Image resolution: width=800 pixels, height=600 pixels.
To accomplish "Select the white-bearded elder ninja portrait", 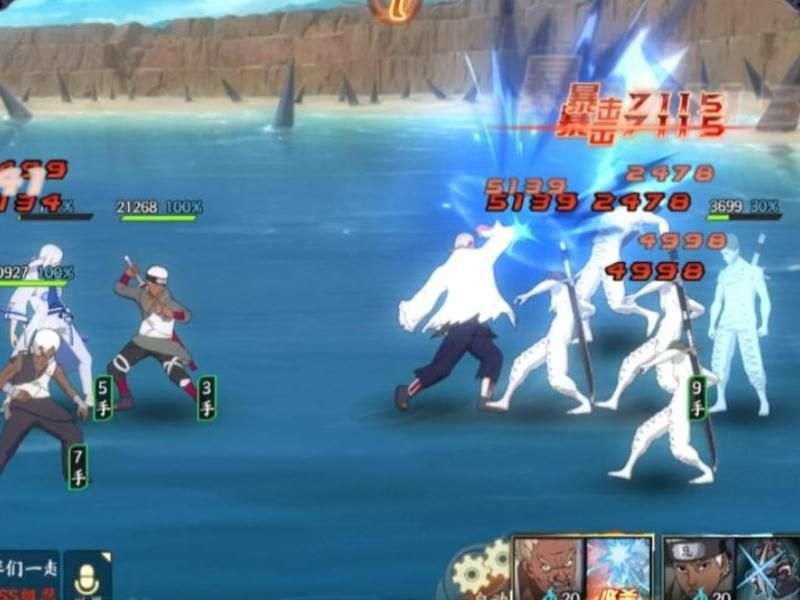I will coord(547,569).
